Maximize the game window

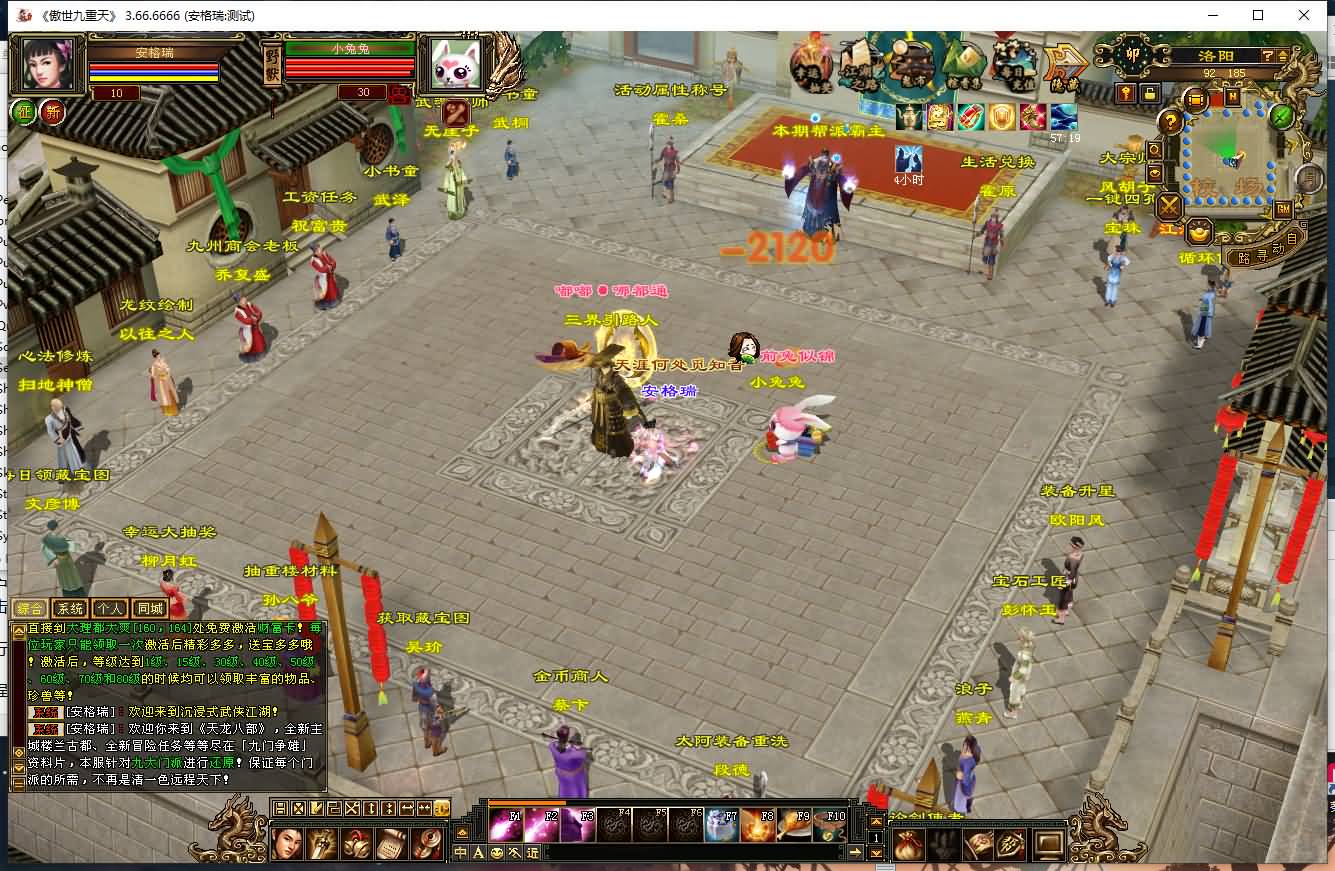(x=1258, y=15)
